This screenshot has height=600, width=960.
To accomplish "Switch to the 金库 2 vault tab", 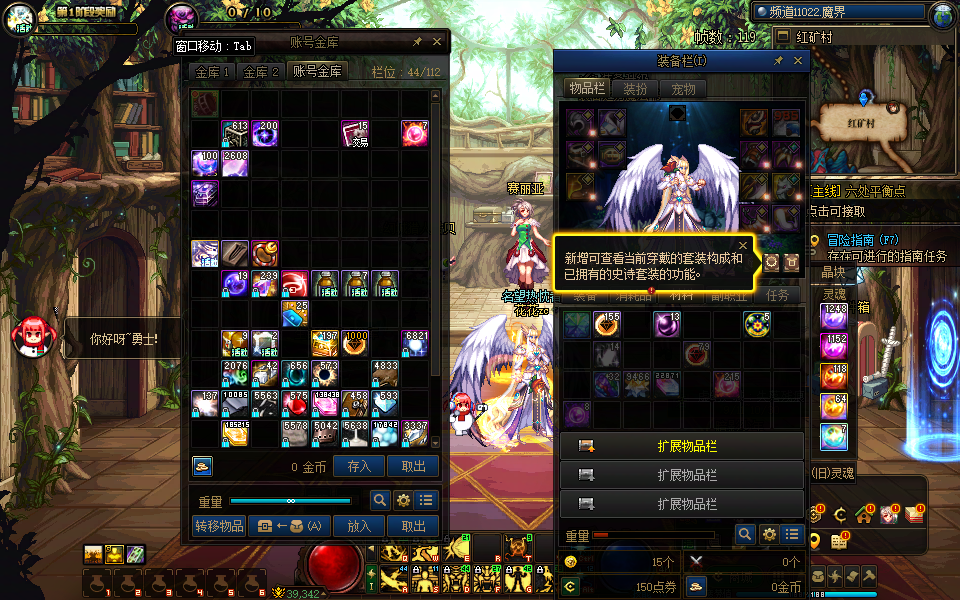I will (262, 72).
